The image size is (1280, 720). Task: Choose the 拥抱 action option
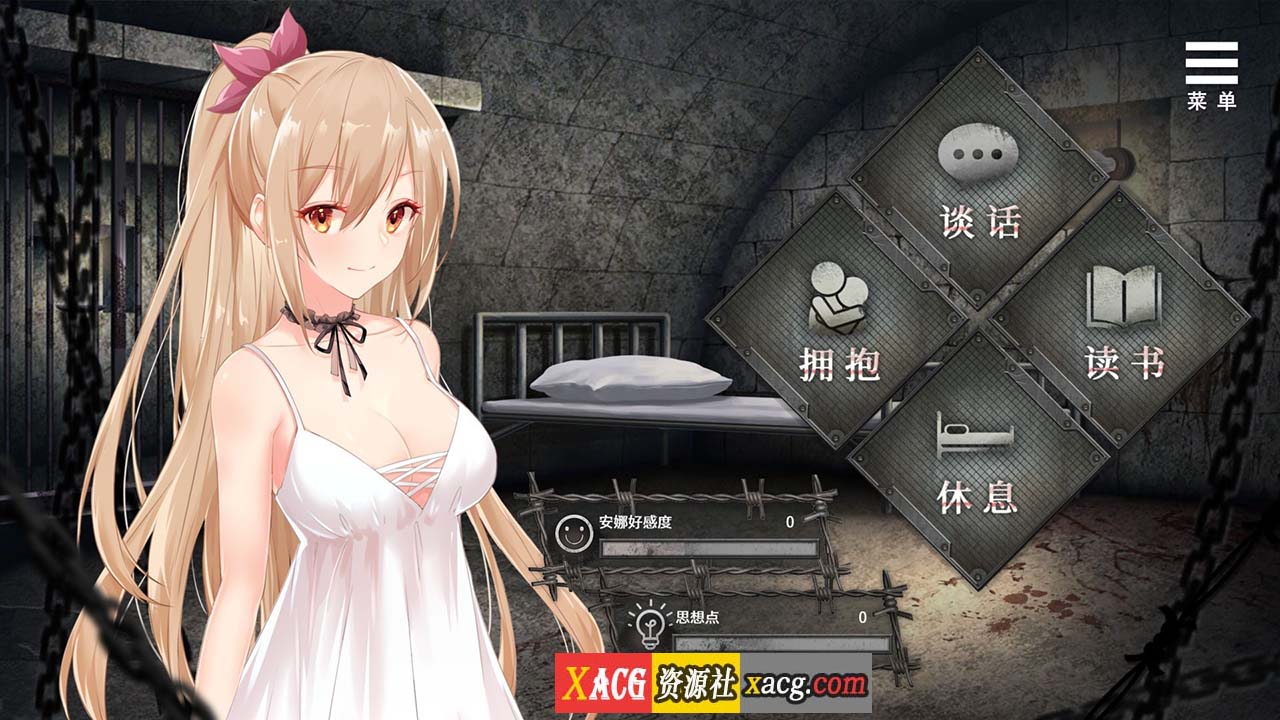(842, 362)
